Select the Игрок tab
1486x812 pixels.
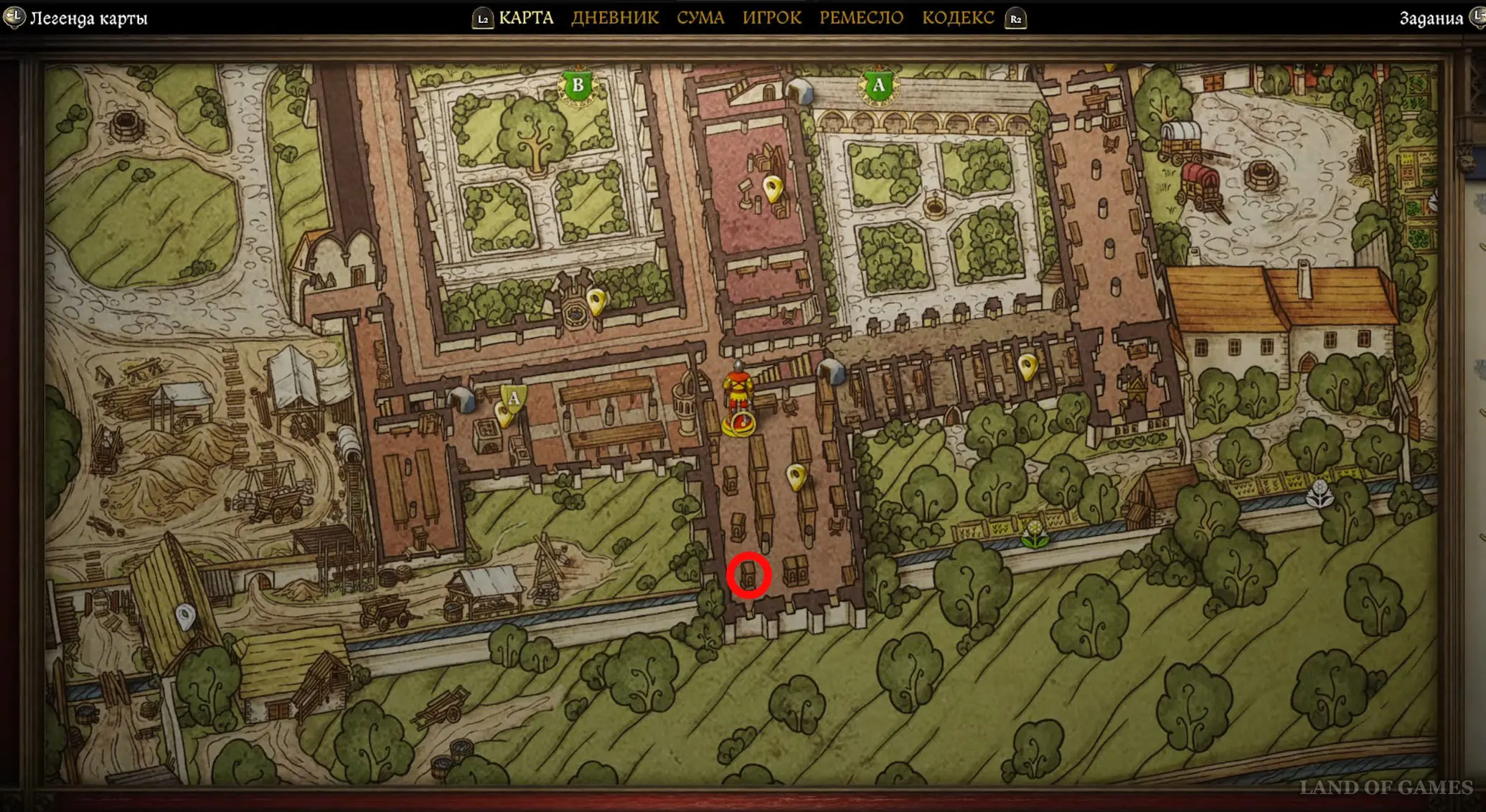coord(771,18)
